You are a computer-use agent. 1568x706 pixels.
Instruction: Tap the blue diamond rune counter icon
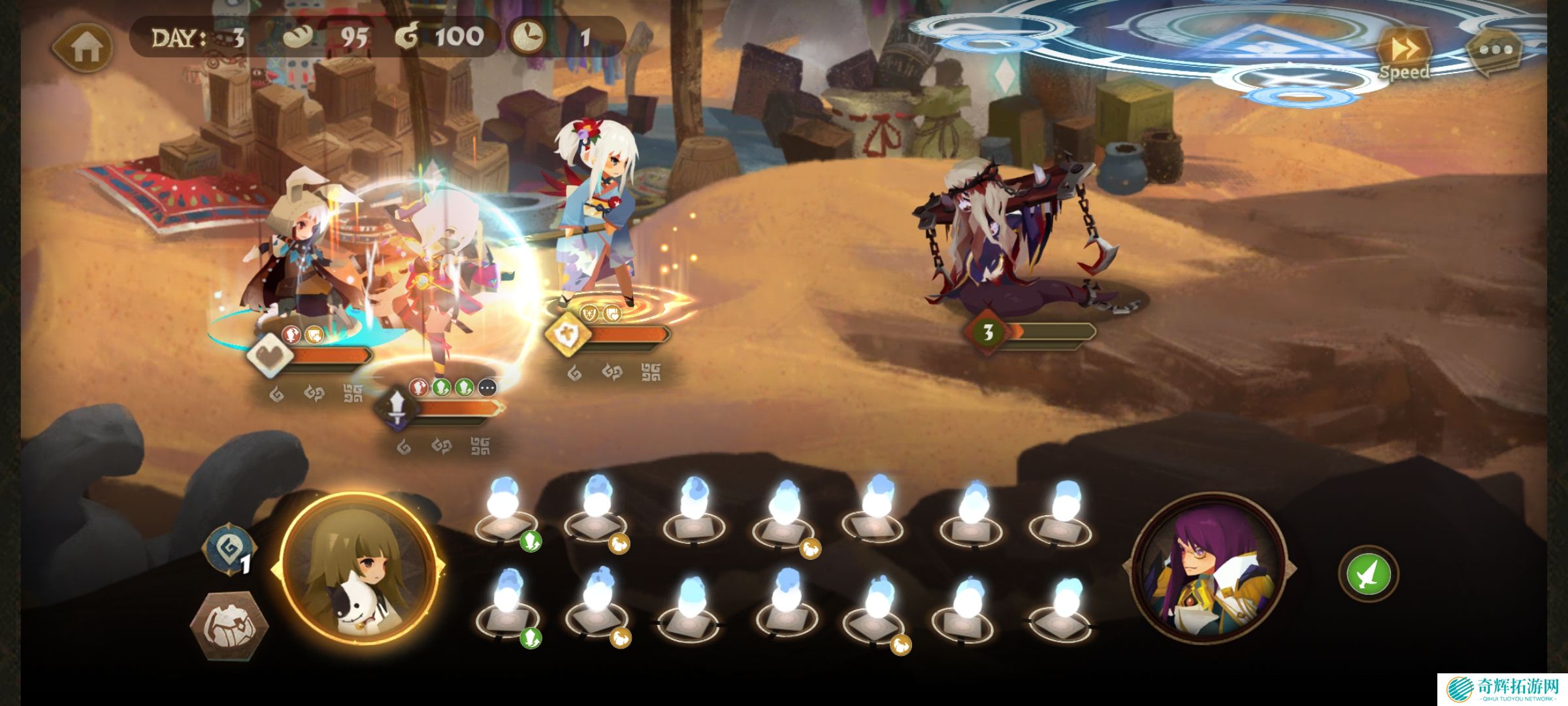[x=229, y=551]
